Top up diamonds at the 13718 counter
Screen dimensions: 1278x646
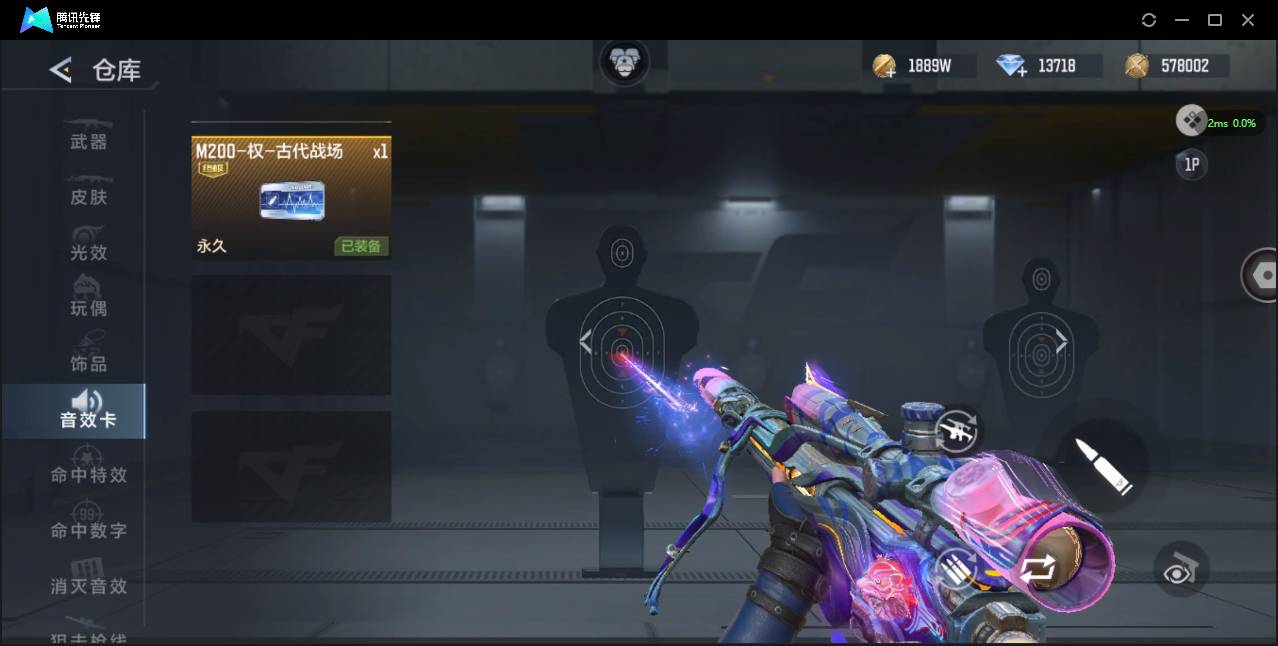pyautogui.click(x=1012, y=67)
